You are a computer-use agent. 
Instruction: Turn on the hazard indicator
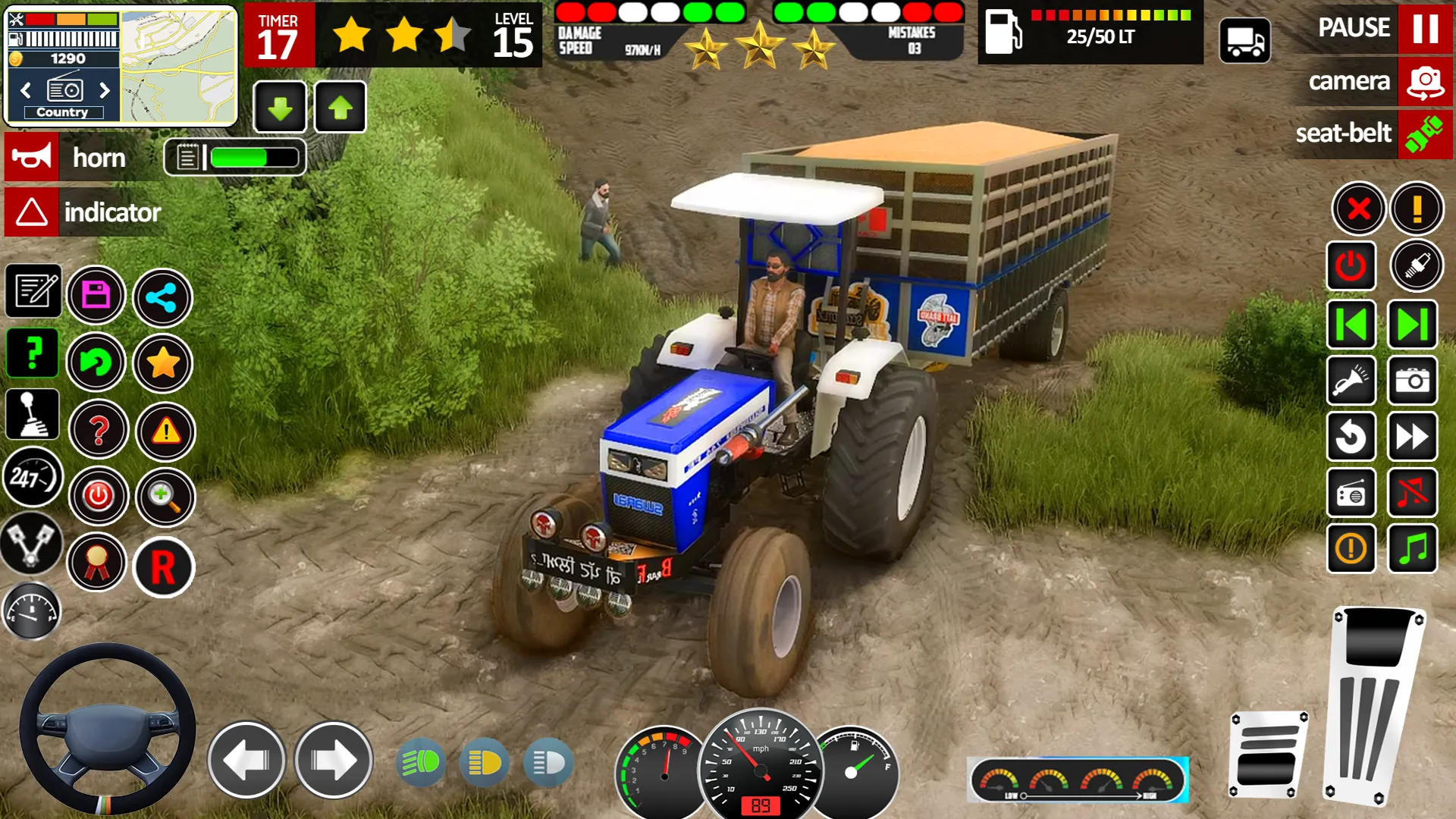[x=32, y=212]
